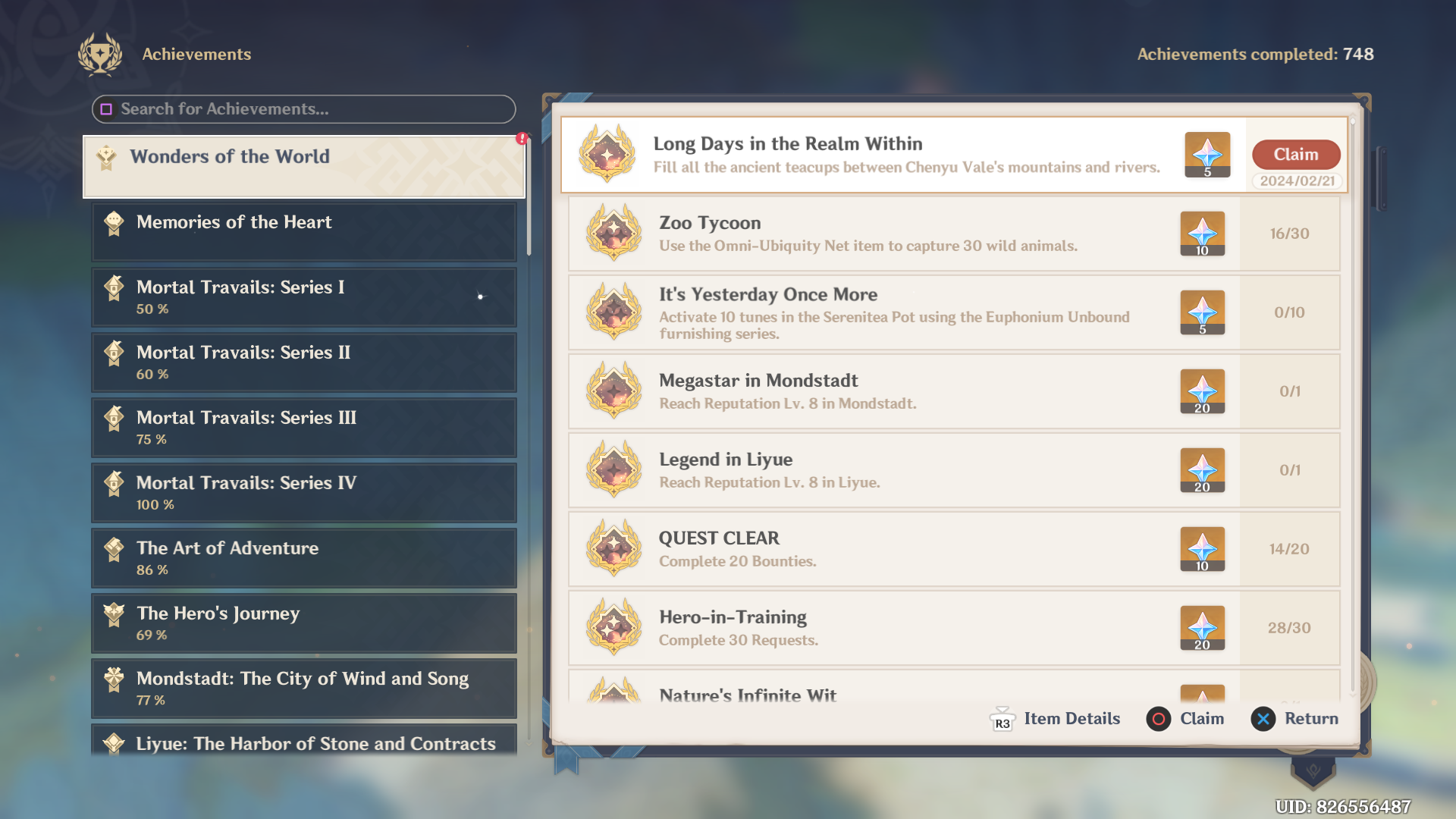
Task: Click the Search for Achievements field
Action: pos(303,109)
